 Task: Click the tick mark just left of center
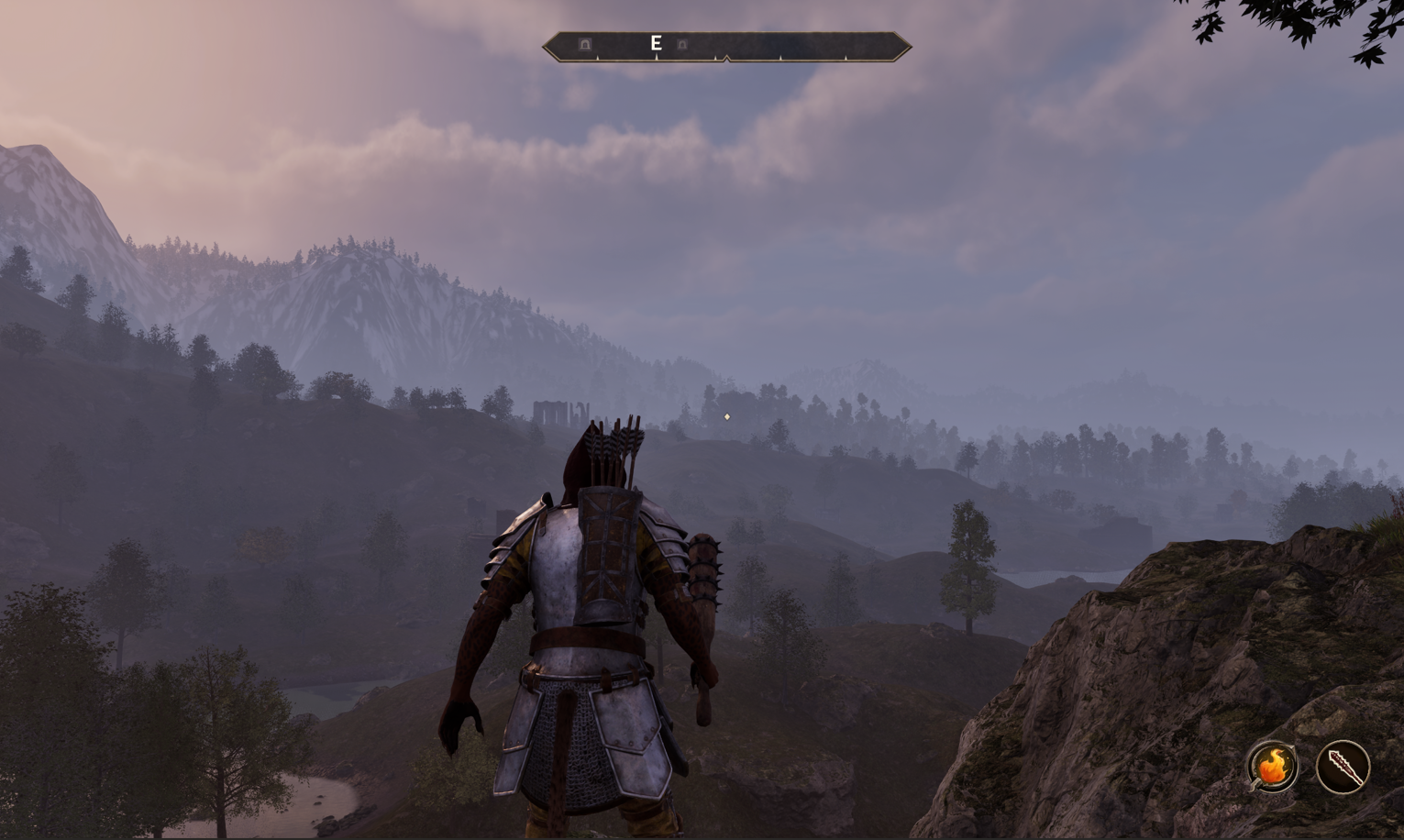(715, 58)
